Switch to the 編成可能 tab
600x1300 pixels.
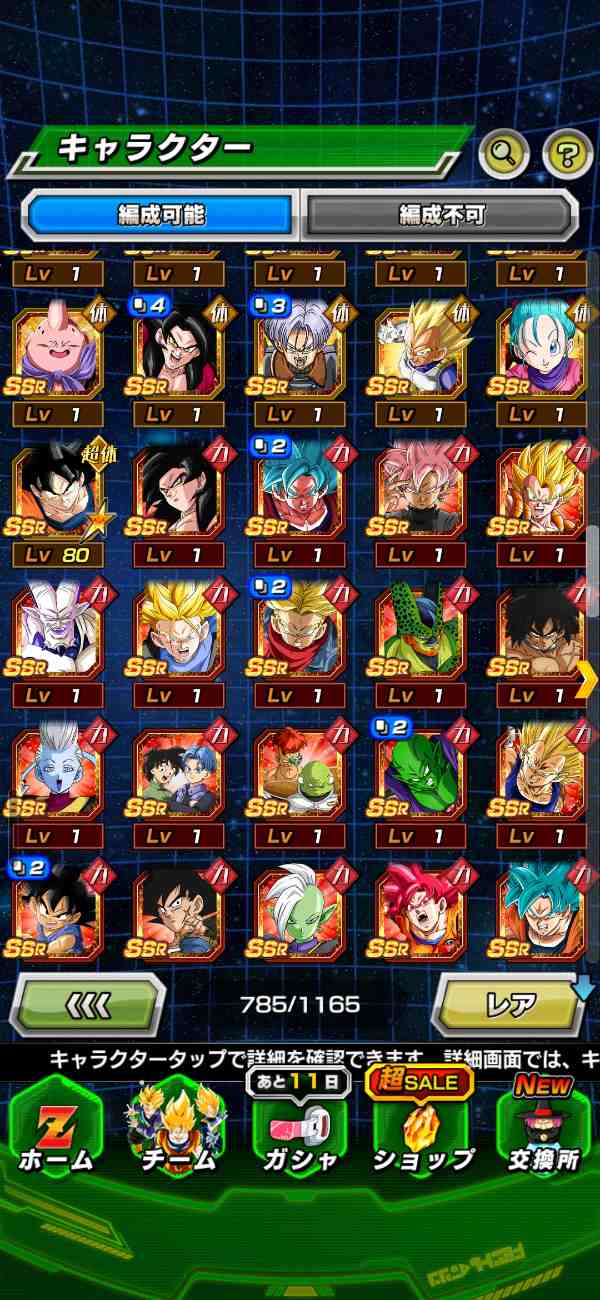[x=161, y=214]
